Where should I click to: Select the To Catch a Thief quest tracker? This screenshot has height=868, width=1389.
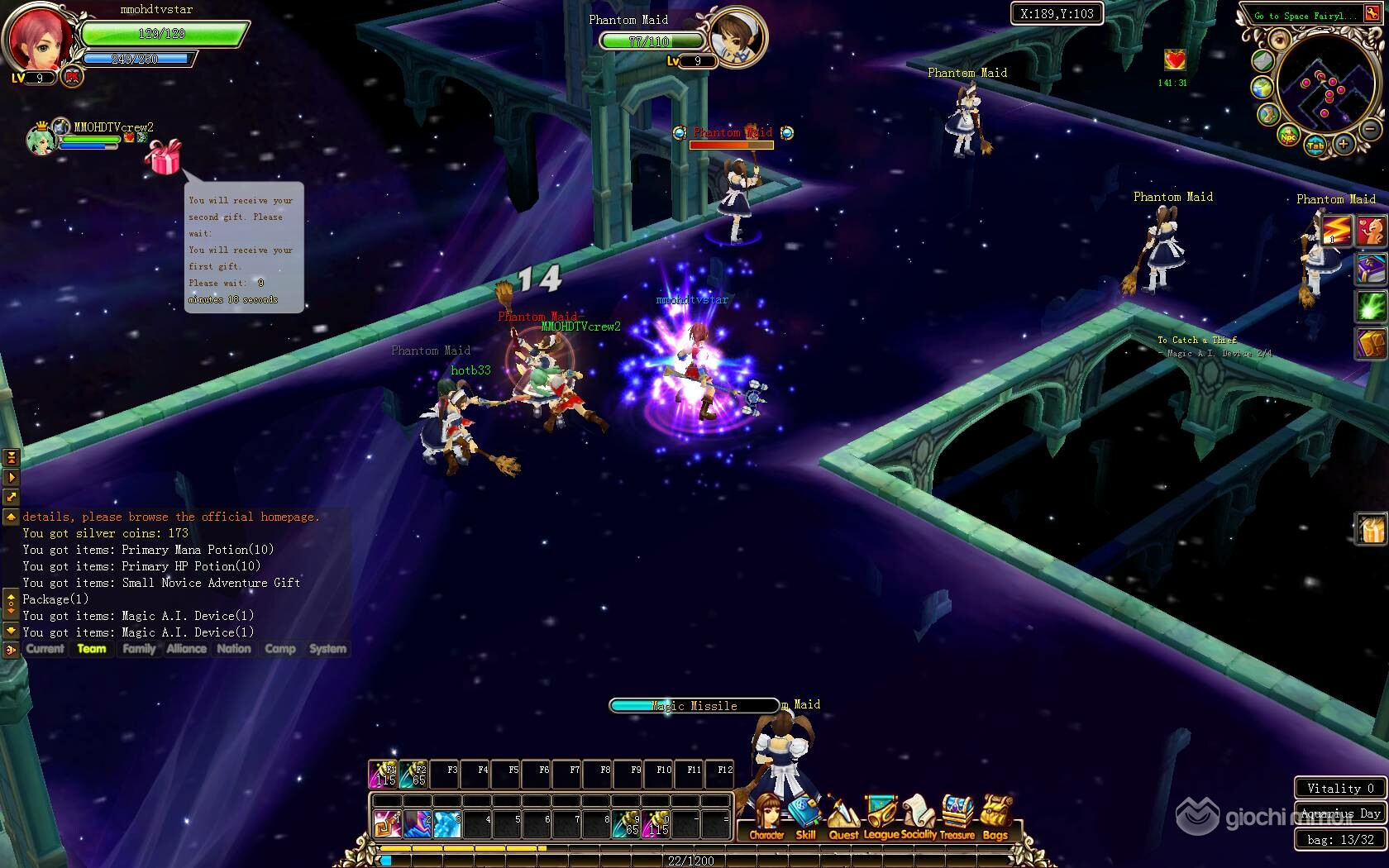pos(1197,340)
